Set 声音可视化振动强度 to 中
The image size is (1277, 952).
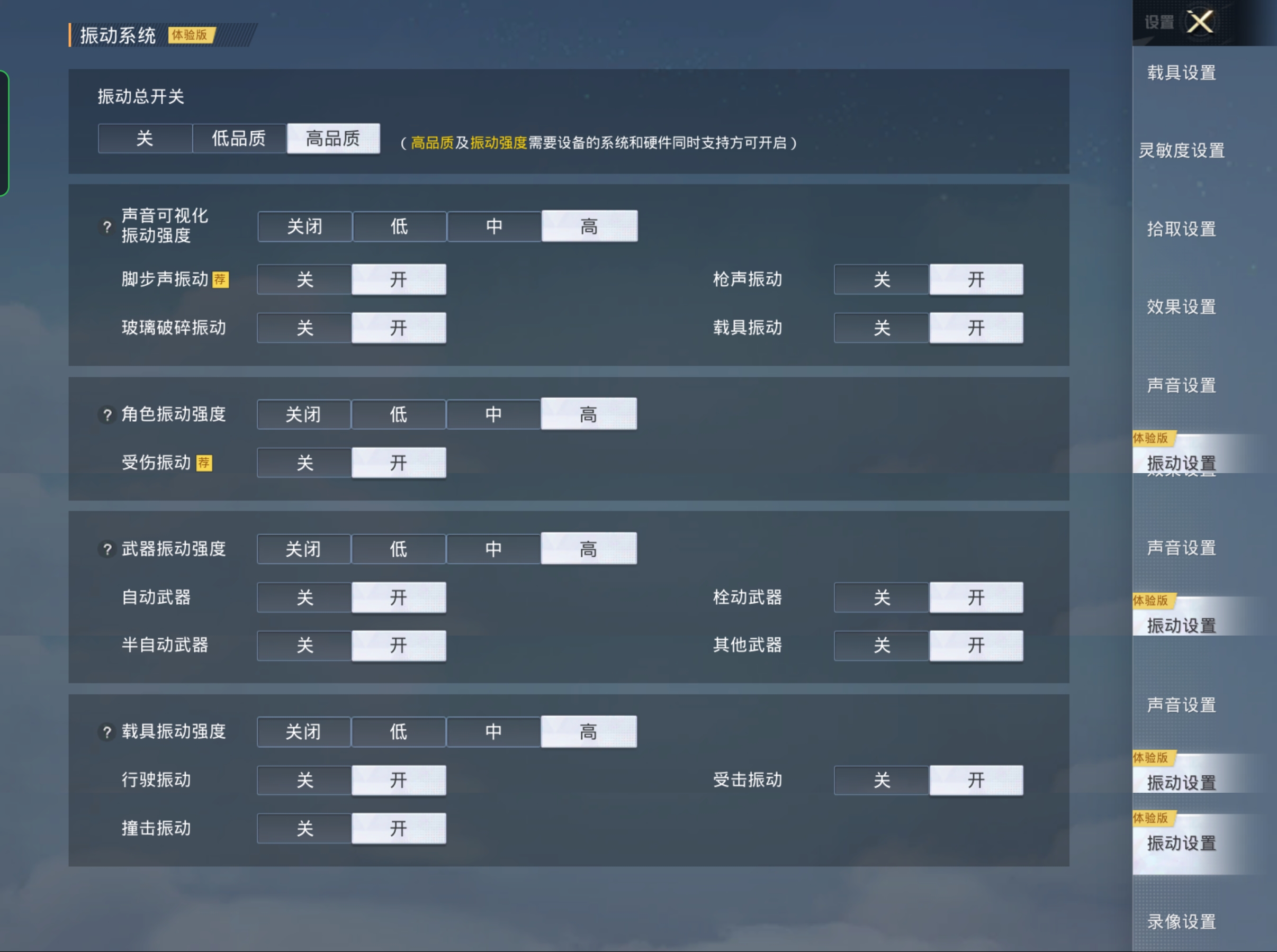[x=494, y=226]
